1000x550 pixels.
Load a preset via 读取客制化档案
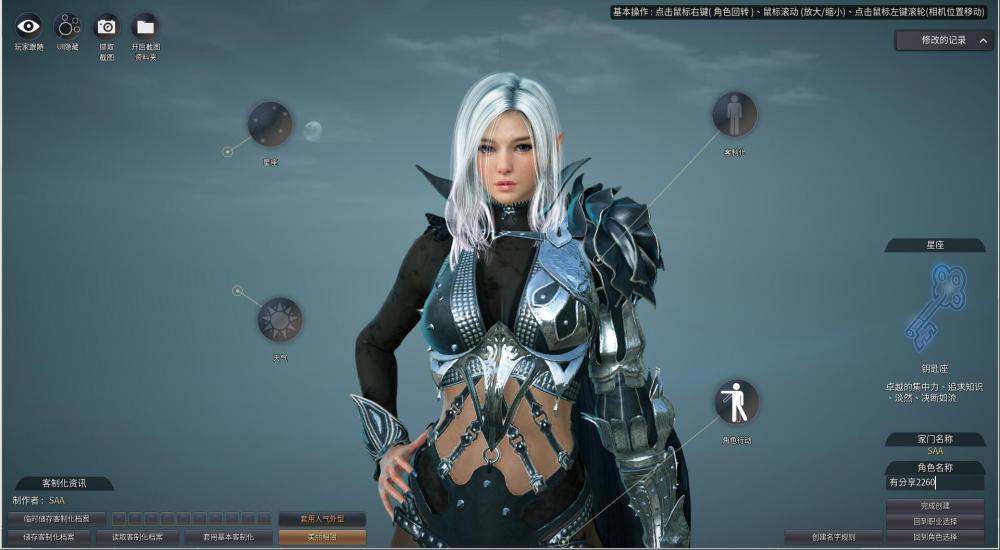[137, 537]
